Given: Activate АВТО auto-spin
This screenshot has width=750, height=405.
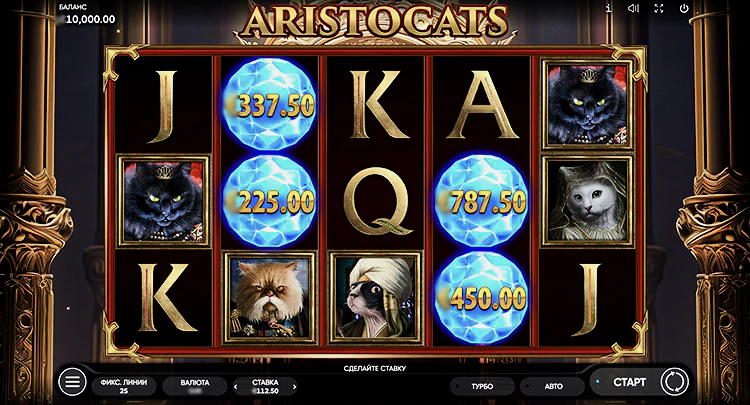Looking at the screenshot, I should point(554,386).
